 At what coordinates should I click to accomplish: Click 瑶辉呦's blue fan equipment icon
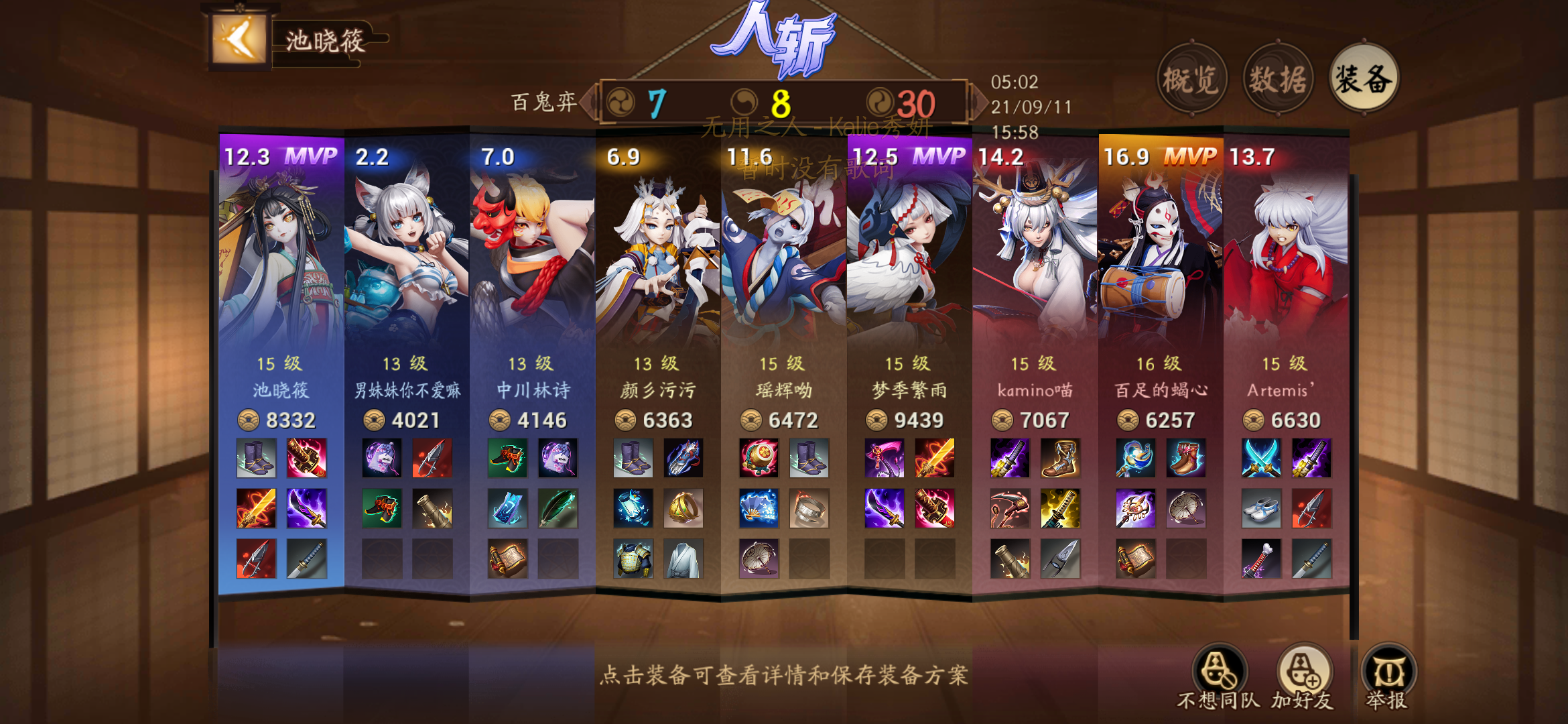point(758,509)
